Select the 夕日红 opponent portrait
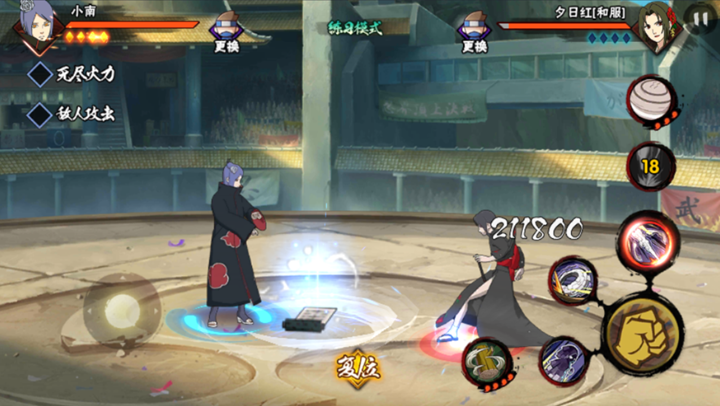Viewport: 720px width, 406px height. (x=657, y=30)
